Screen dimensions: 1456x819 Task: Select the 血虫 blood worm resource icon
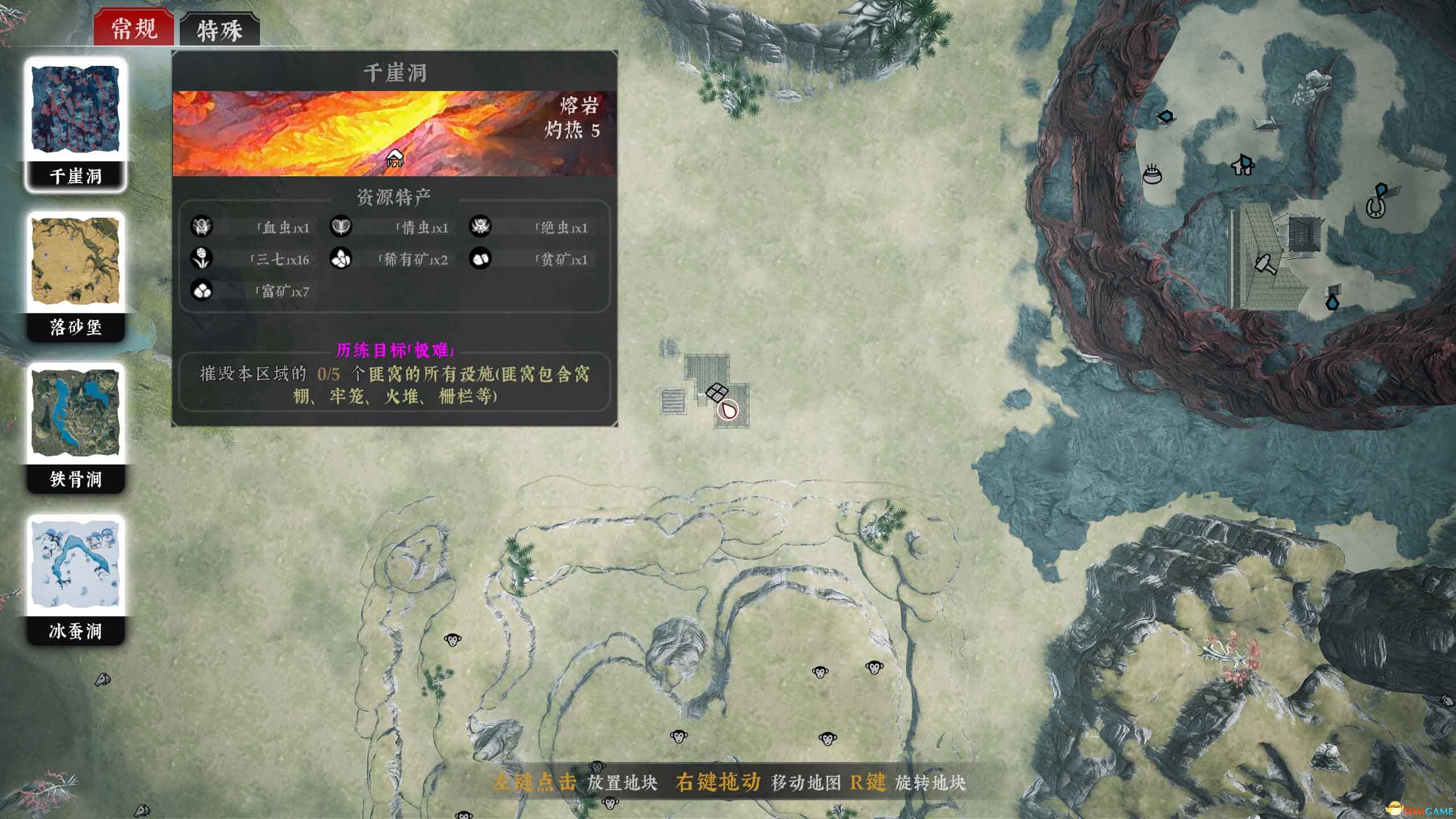[x=203, y=227]
